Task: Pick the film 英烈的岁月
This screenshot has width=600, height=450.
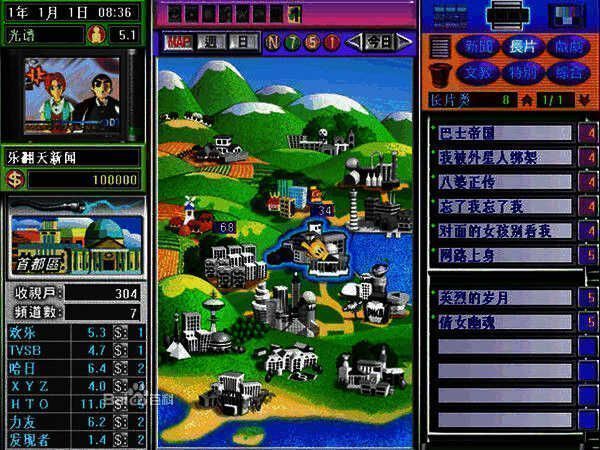Action: click(505, 298)
